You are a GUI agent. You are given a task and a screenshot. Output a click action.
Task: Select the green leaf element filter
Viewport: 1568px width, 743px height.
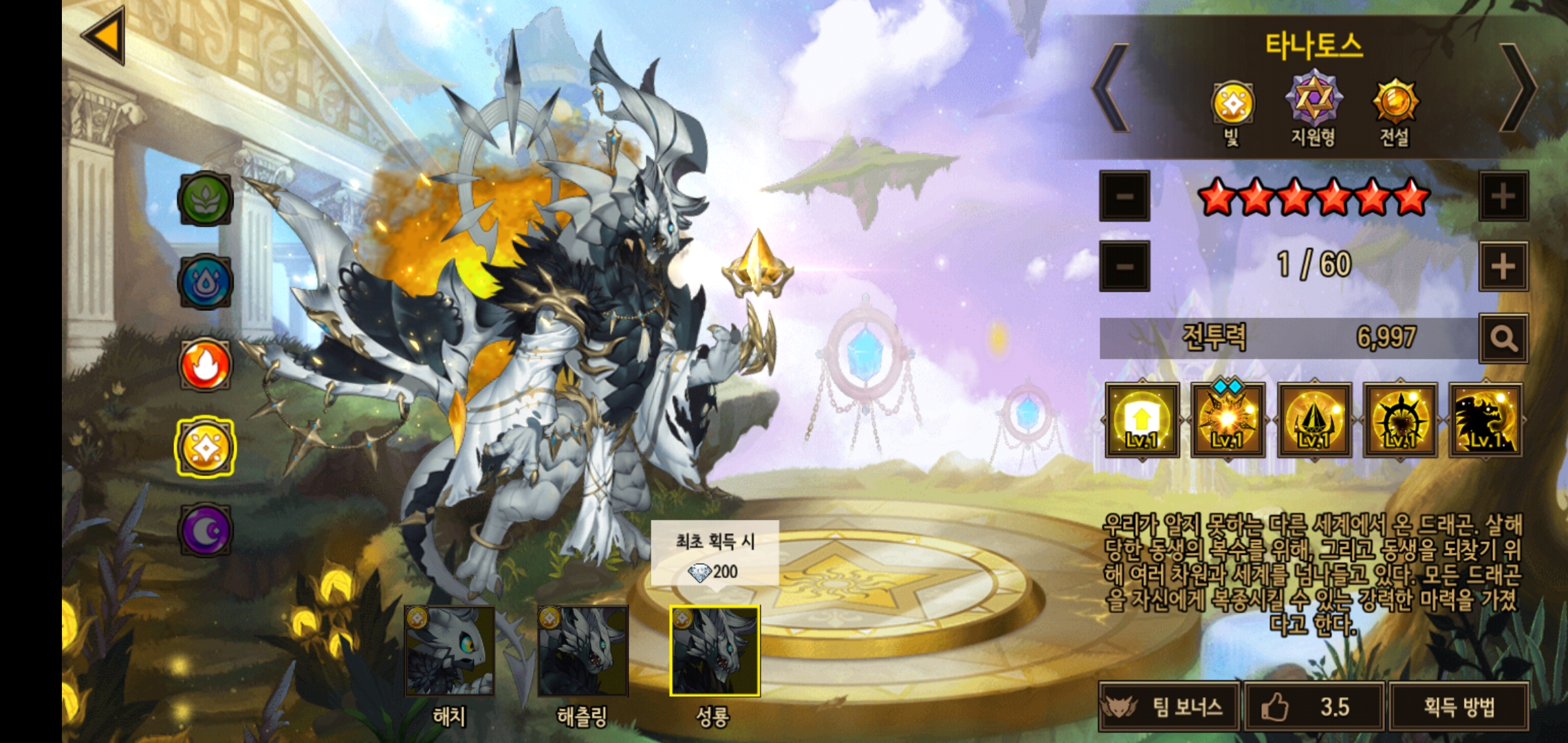coord(205,200)
